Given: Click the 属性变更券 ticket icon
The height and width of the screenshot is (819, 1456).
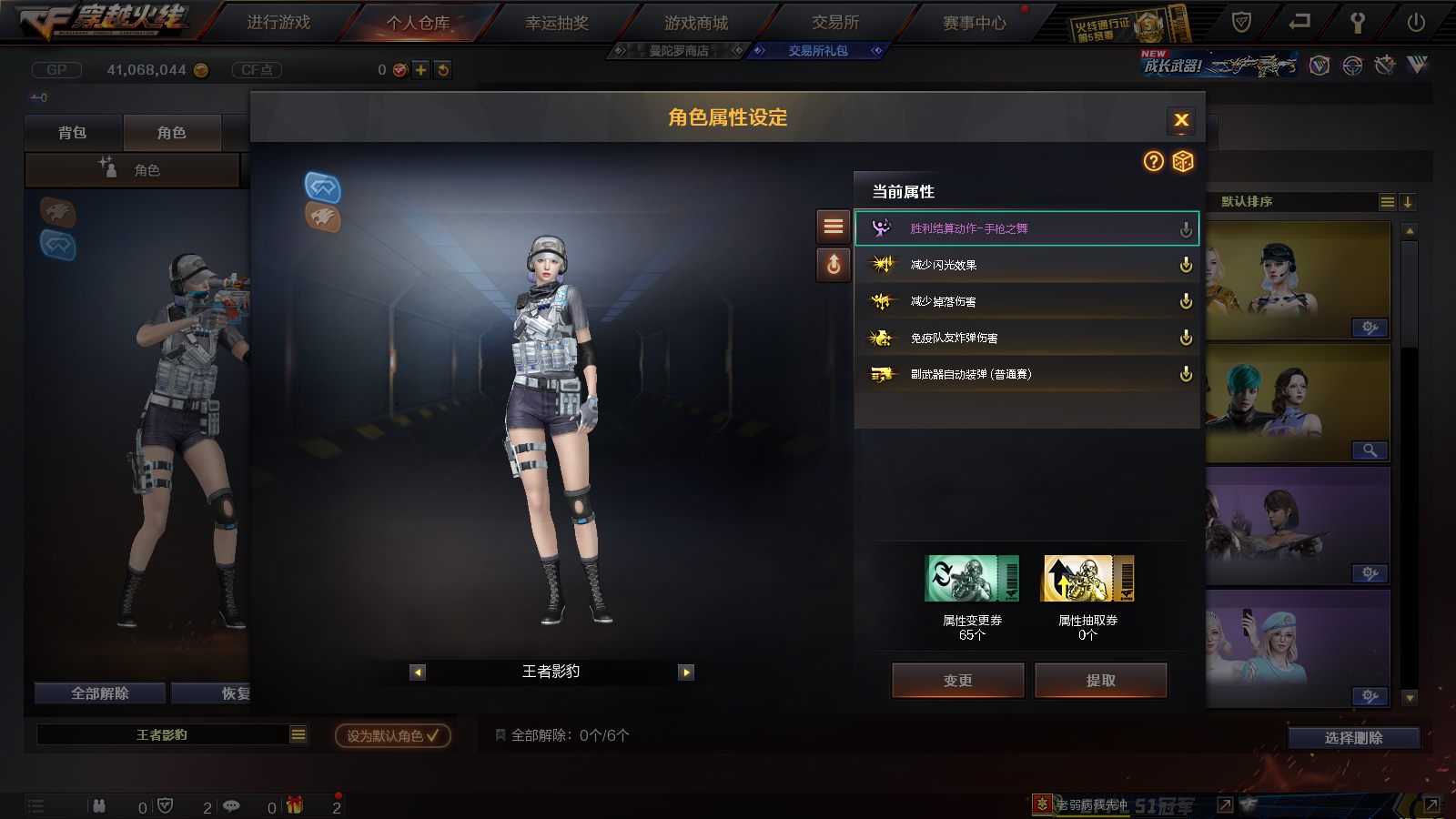Looking at the screenshot, I should 972,579.
